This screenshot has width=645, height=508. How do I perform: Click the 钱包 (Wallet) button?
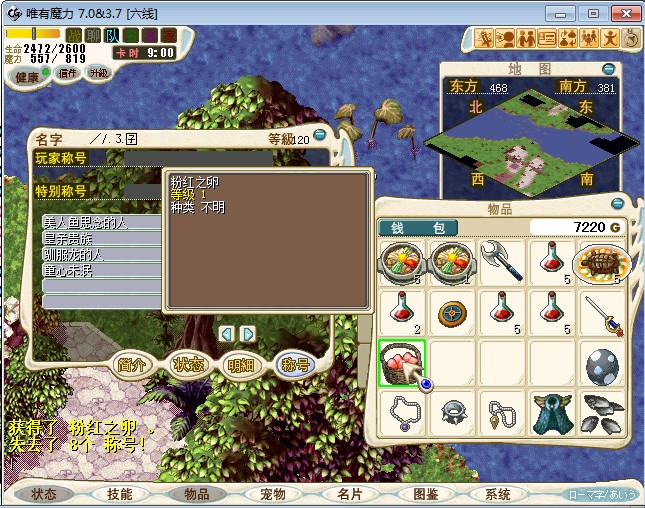click(x=418, y=228)
